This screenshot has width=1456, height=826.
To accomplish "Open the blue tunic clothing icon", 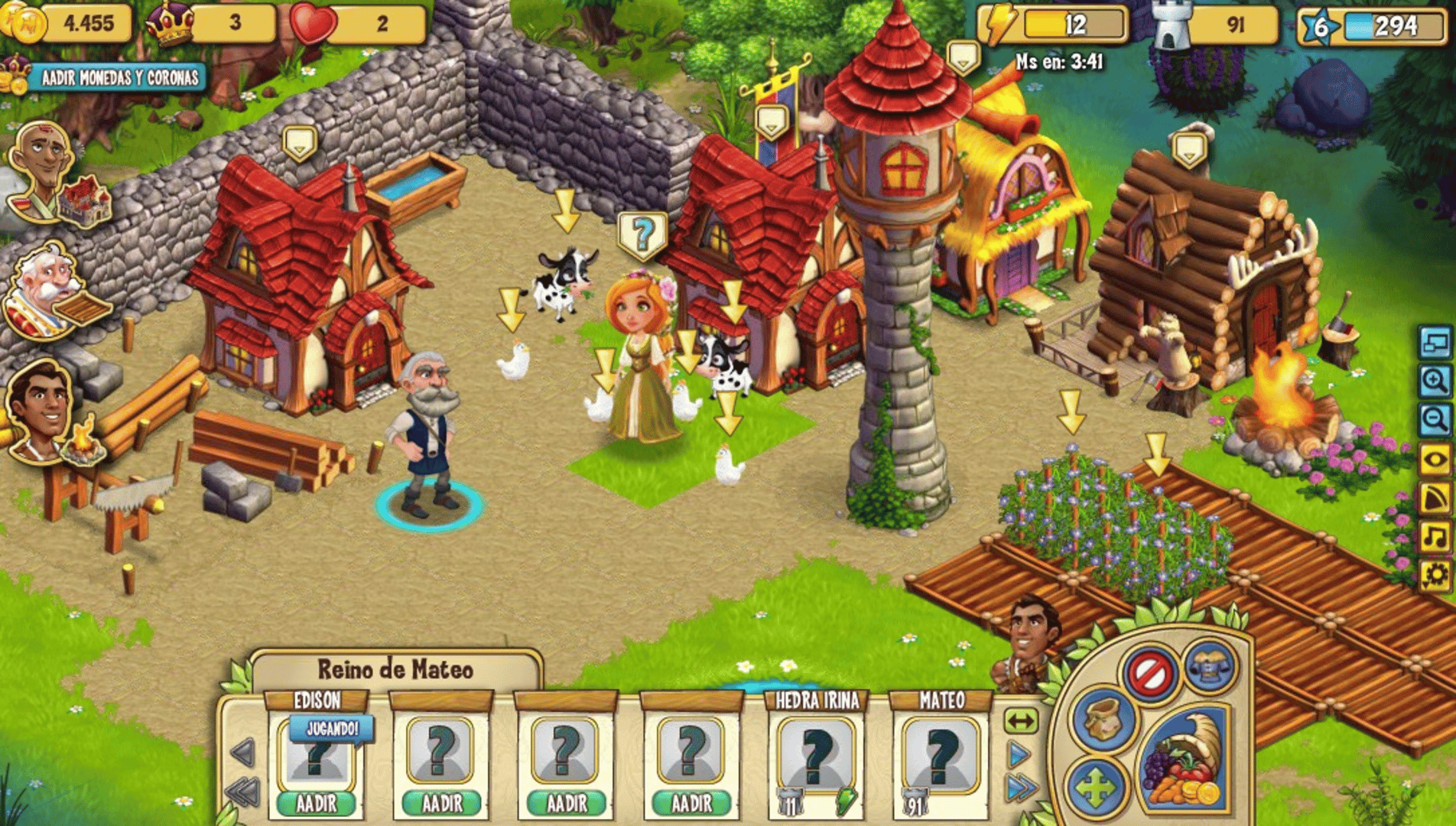I will point(1210,665).
